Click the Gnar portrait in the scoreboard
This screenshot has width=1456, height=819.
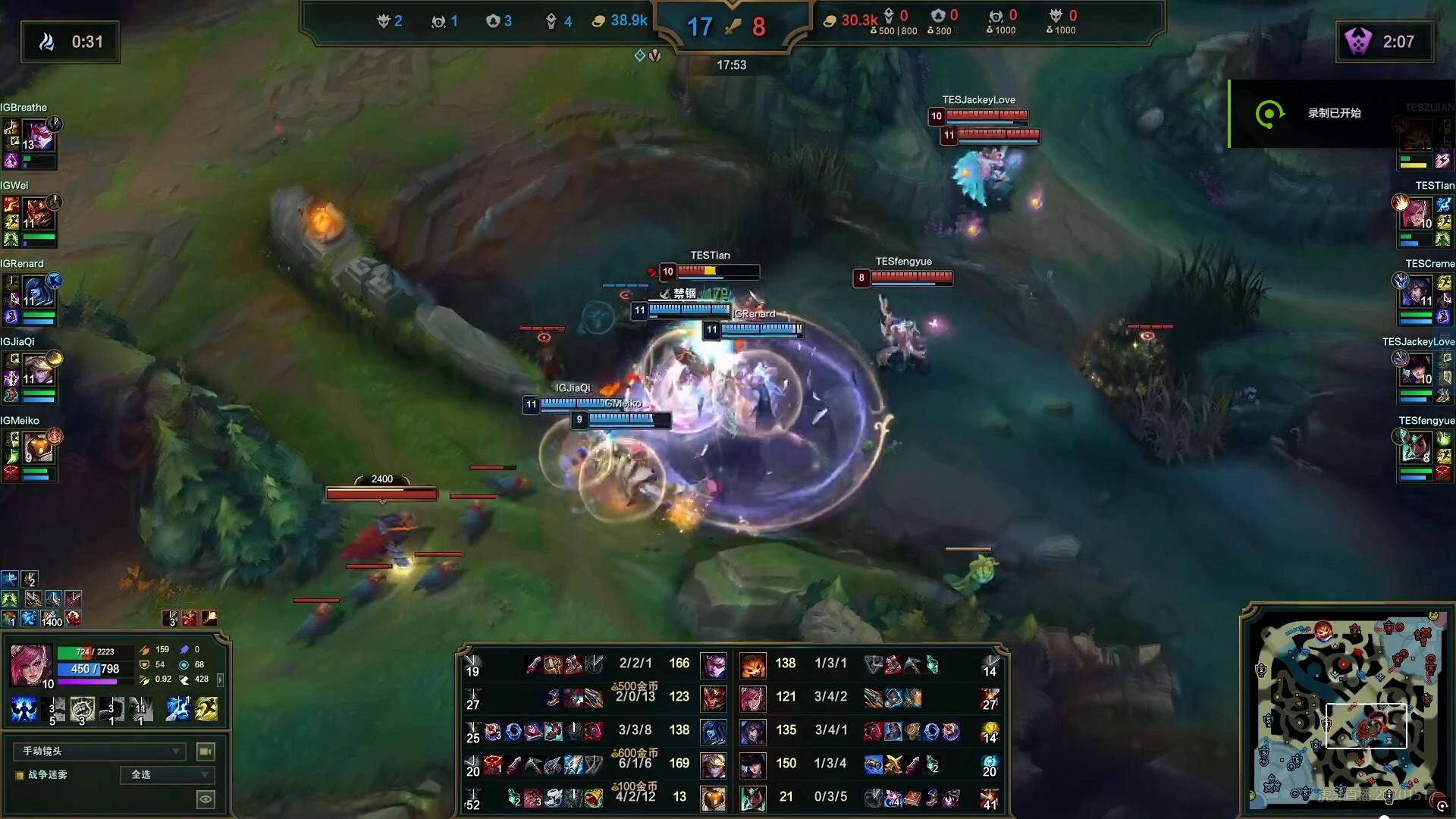pos(752,664)
